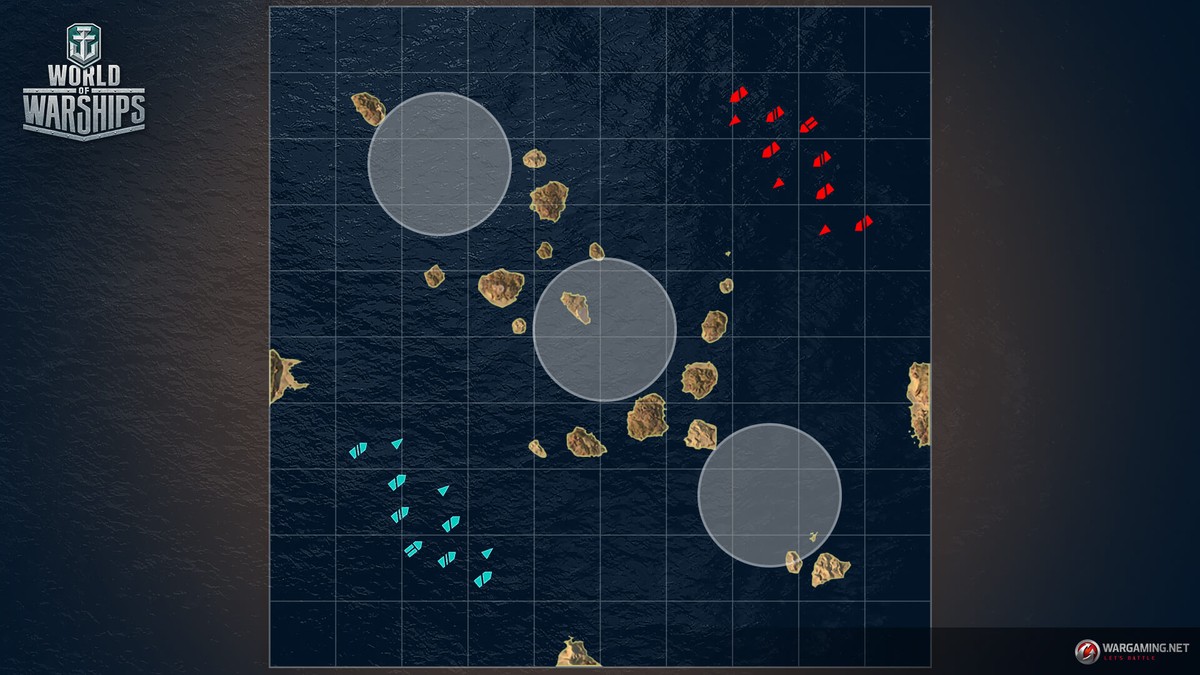Open the Wargaming.net logo link
This screenshot has width=1200, height=675.
point(1131,651)
